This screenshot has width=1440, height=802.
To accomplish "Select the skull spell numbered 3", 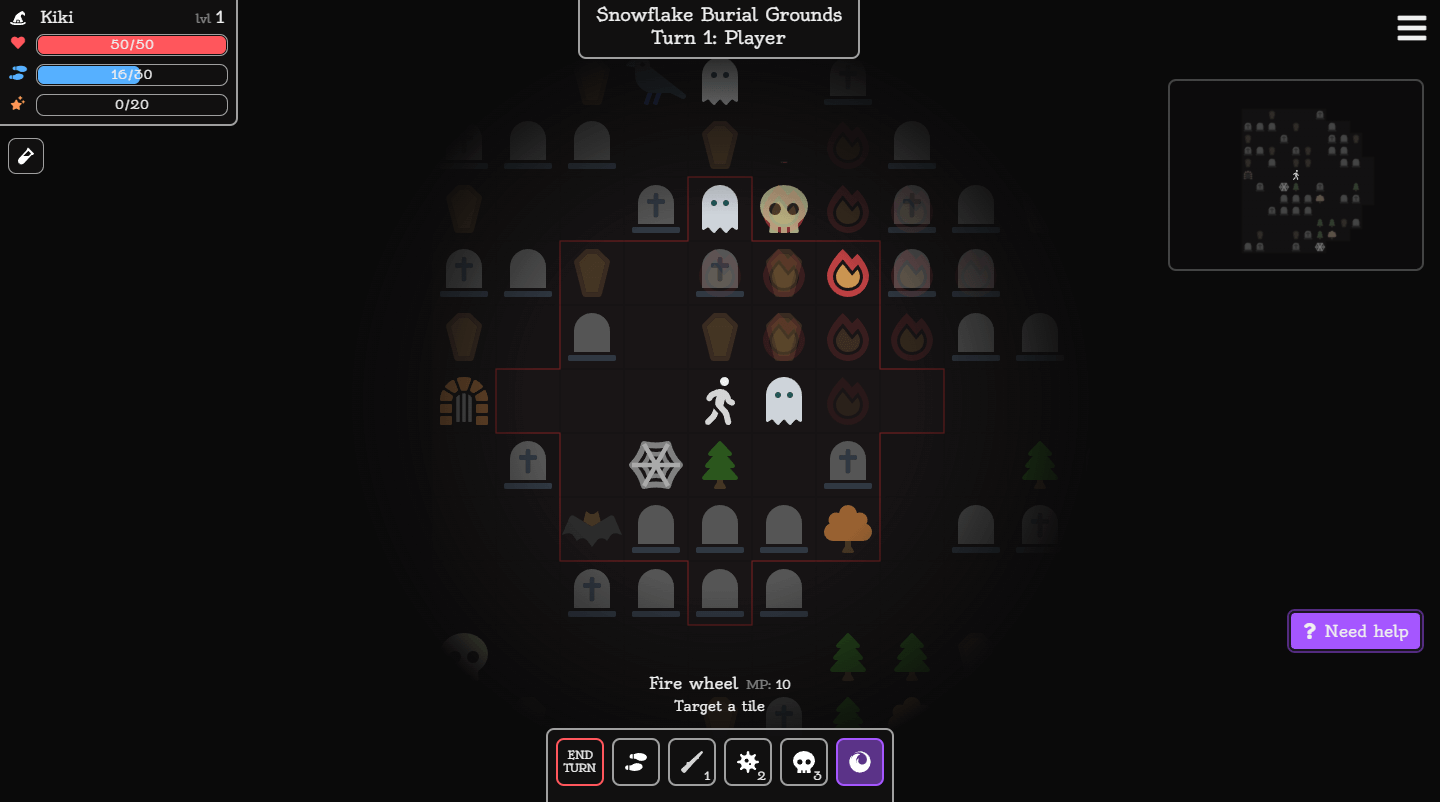I will [804, 762].
